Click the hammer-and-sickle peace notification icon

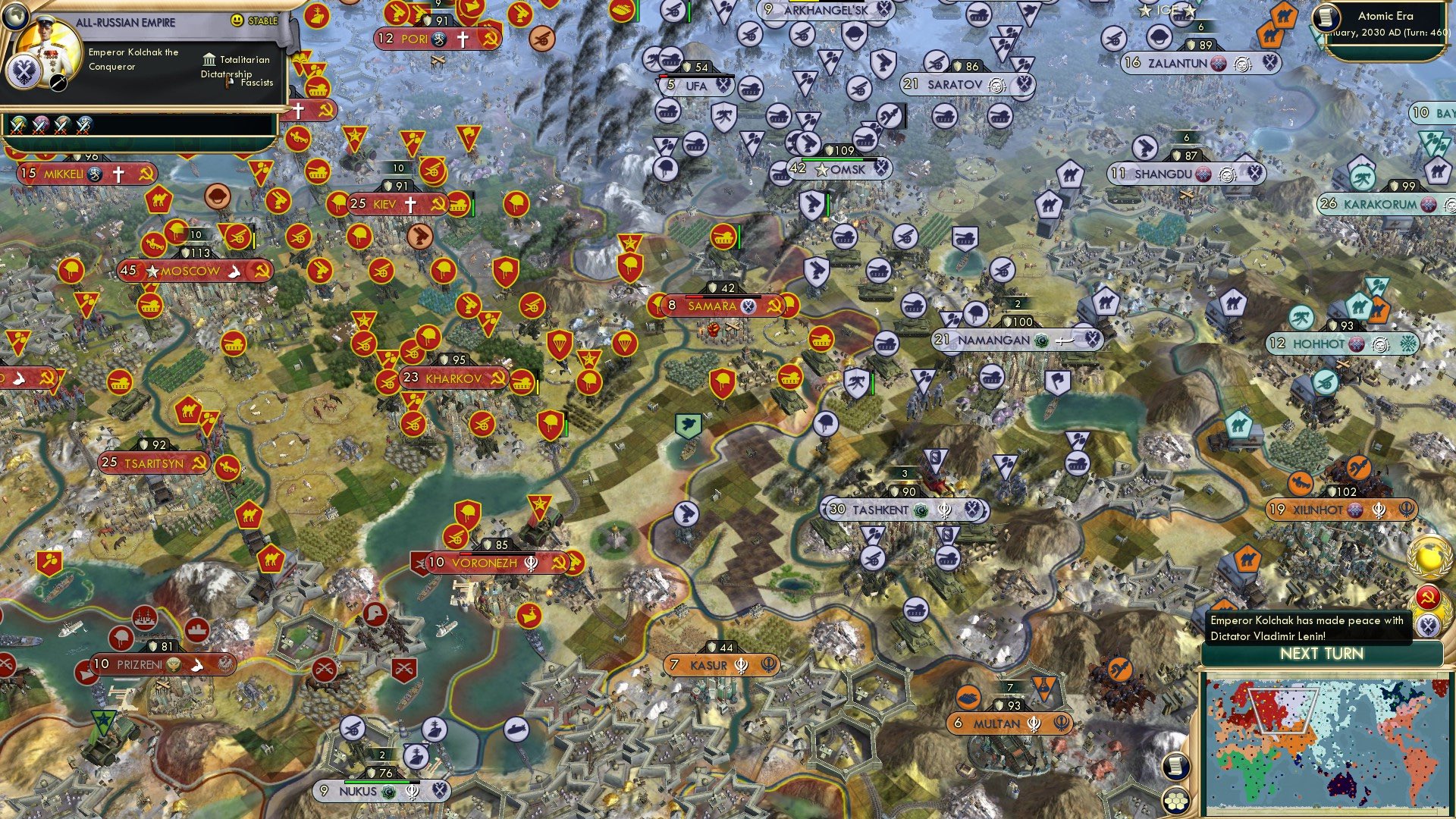(x=1427, y=597)
